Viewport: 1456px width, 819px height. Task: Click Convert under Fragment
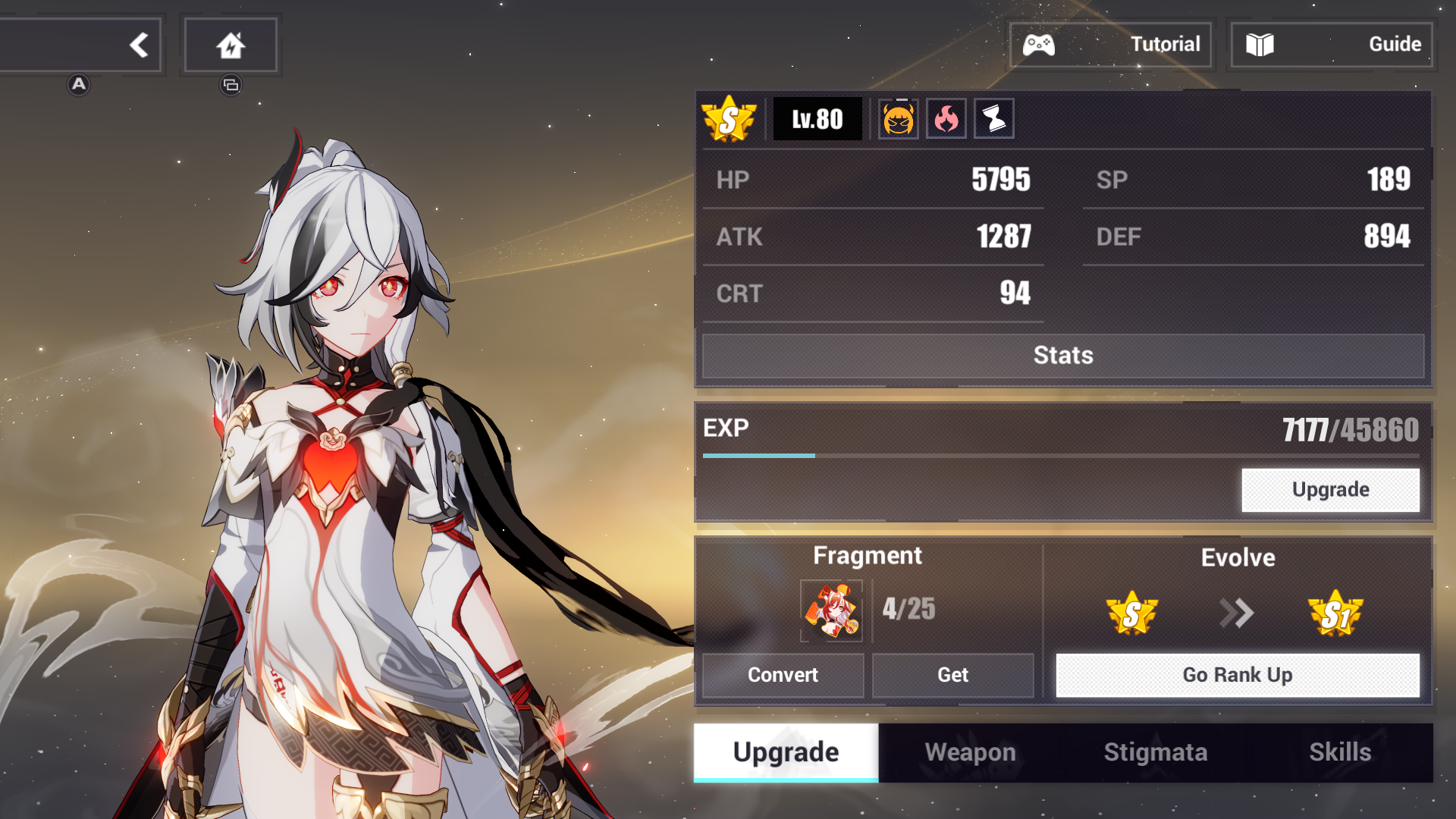783,675
